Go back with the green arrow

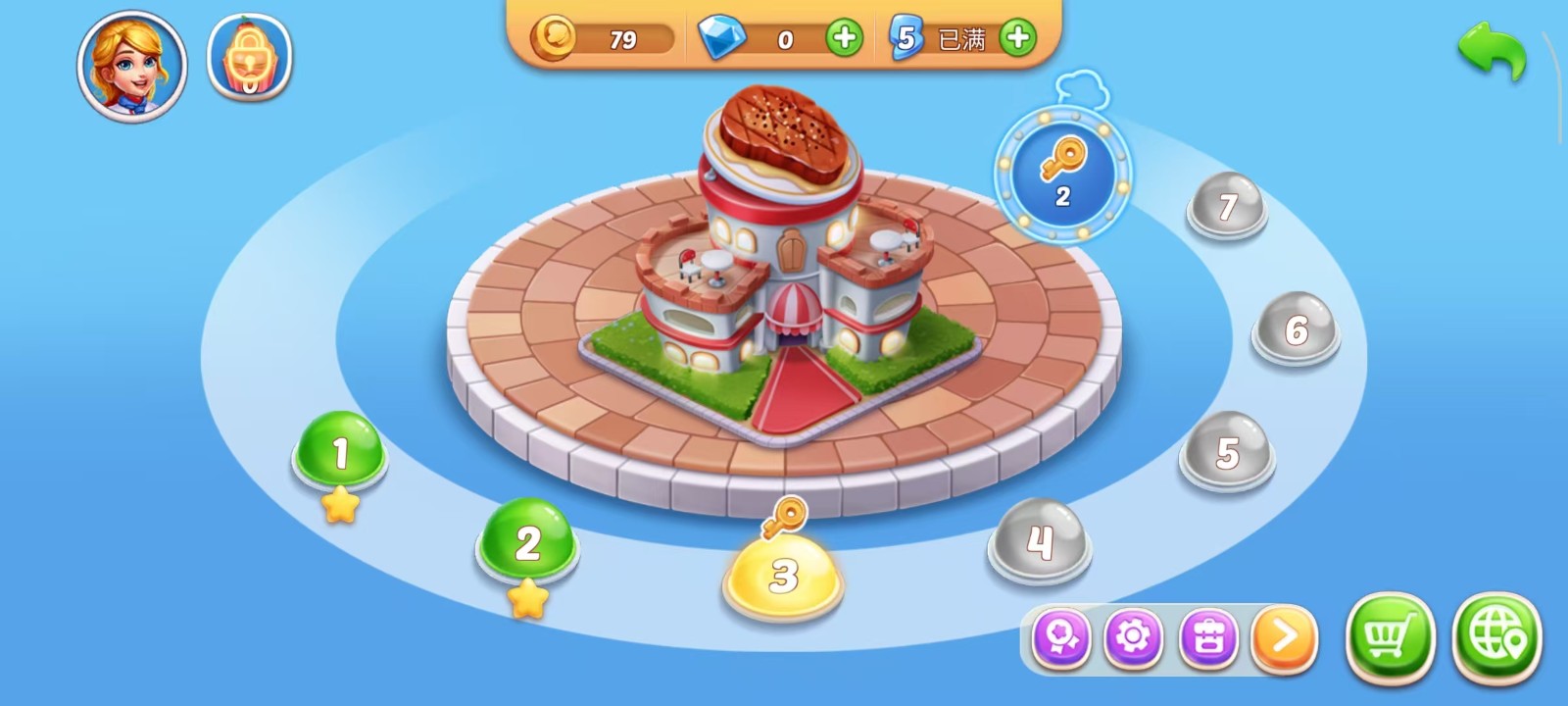[1492, 52]
